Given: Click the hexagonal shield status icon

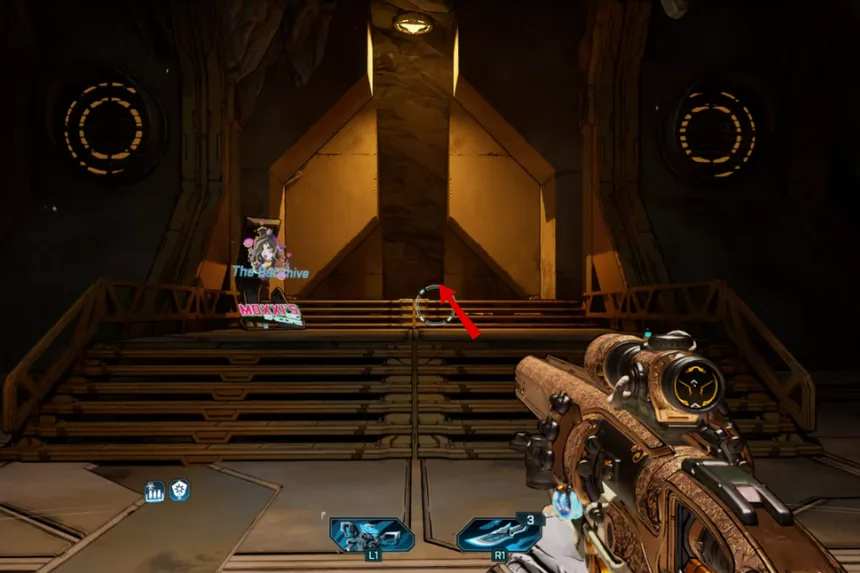Looking at the screenshot, I should pos(179,490).
